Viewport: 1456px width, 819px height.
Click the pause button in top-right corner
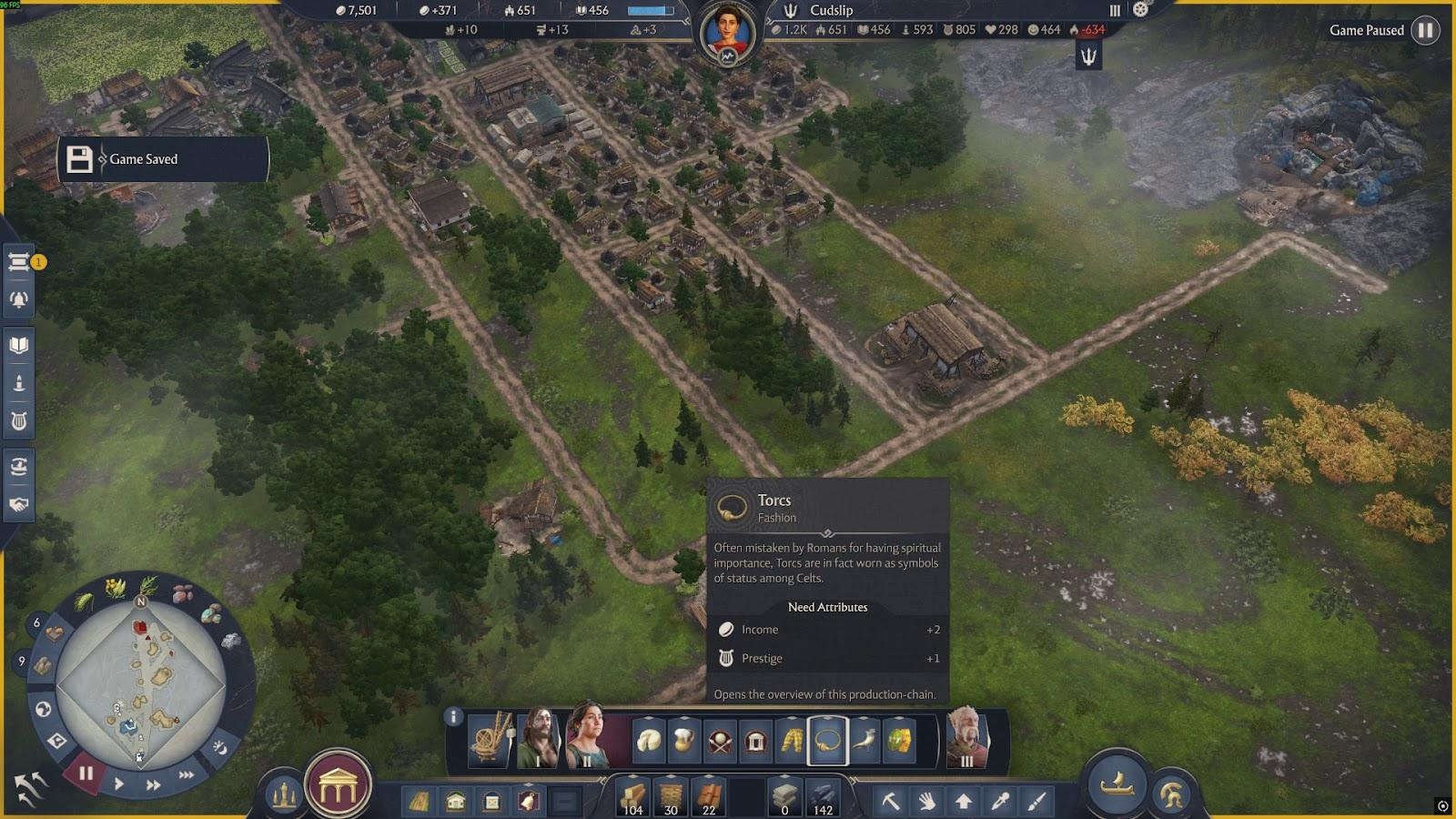point(1425,30)
